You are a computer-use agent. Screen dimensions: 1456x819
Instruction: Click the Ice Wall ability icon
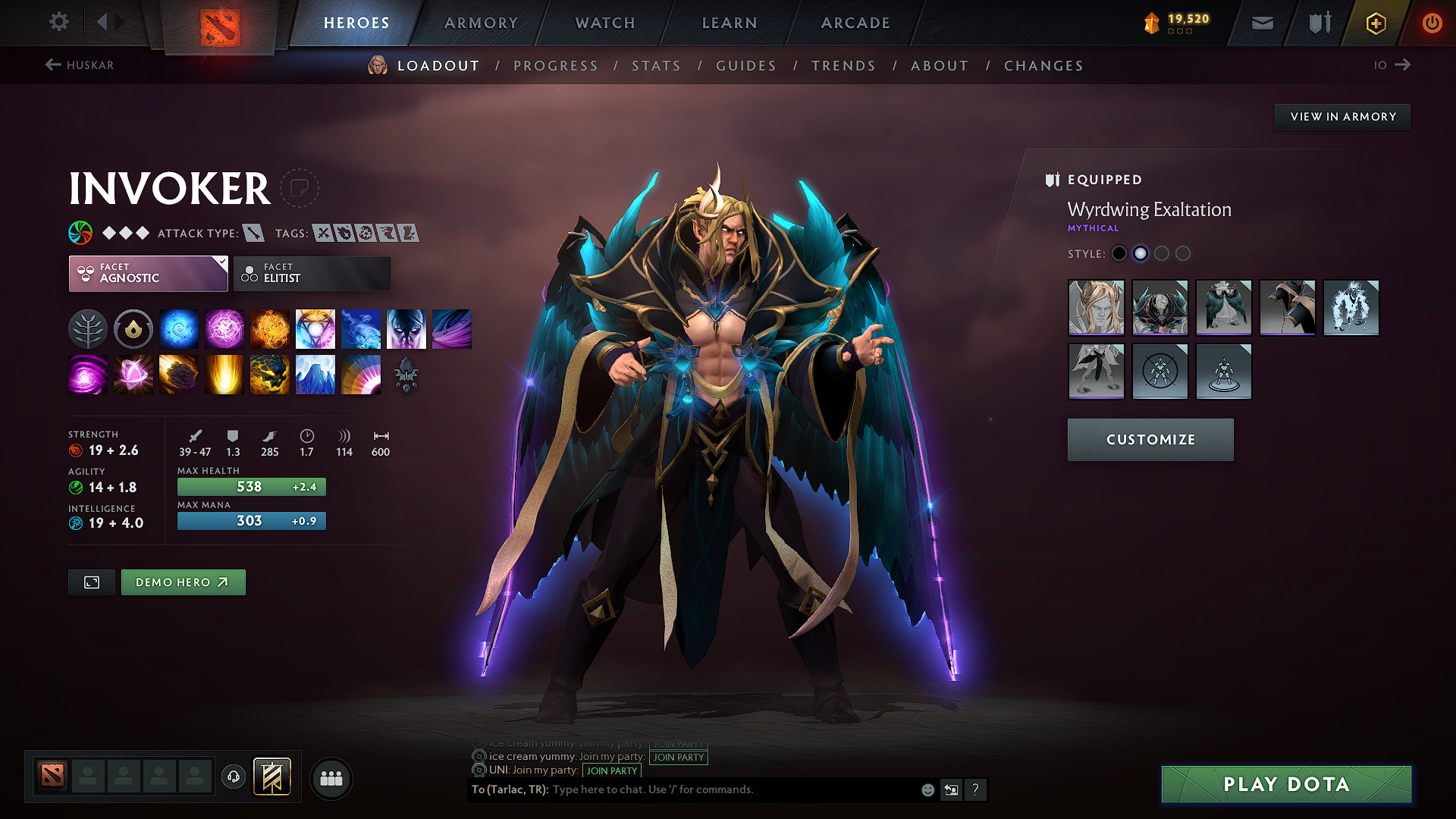(315, 374)
